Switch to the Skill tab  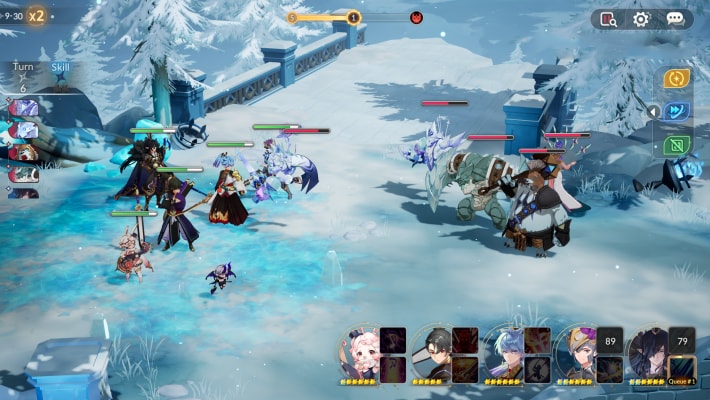pyautogui.click(x=60, y=67)
